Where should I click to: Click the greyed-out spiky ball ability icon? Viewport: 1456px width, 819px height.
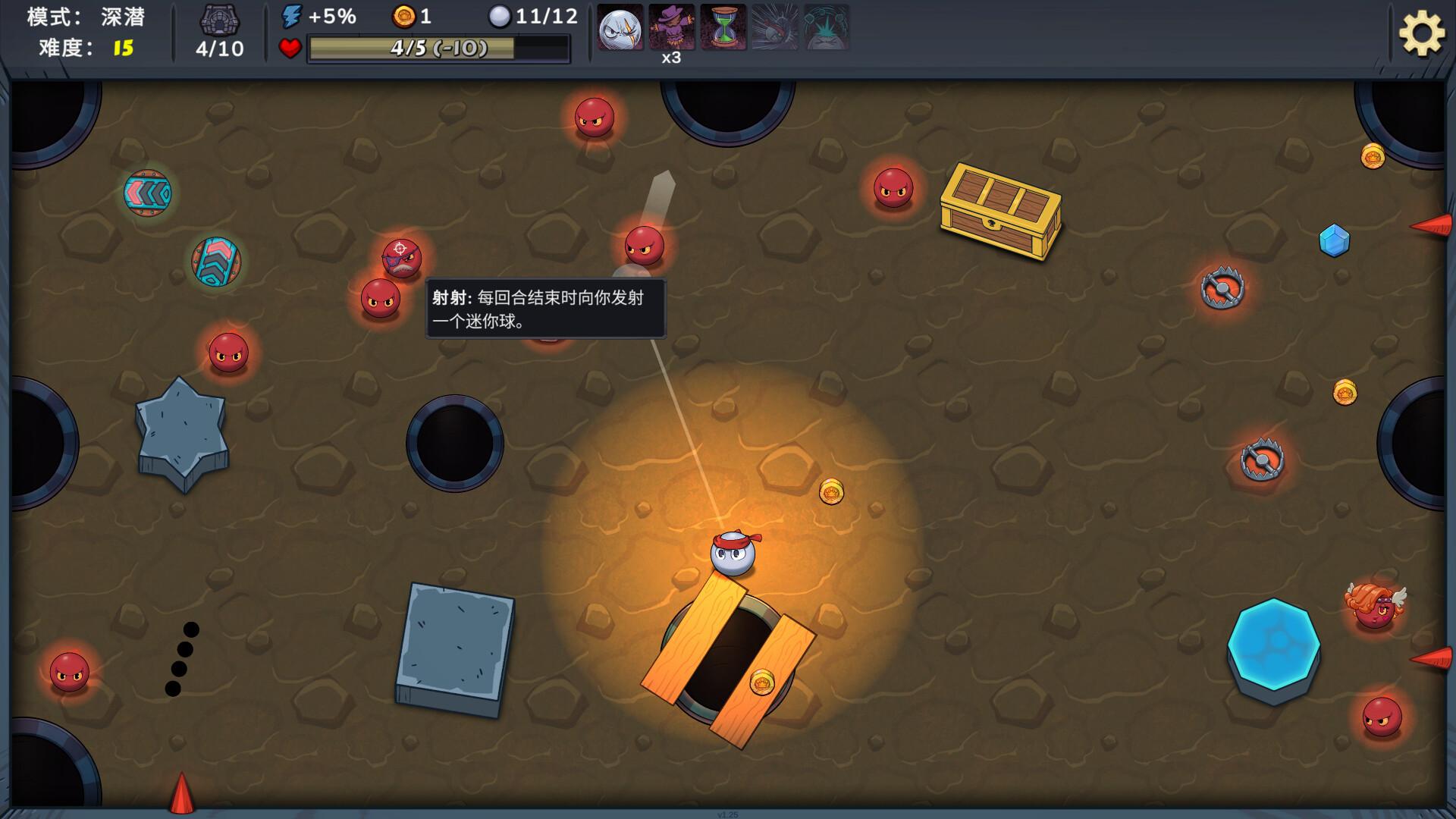774,27
